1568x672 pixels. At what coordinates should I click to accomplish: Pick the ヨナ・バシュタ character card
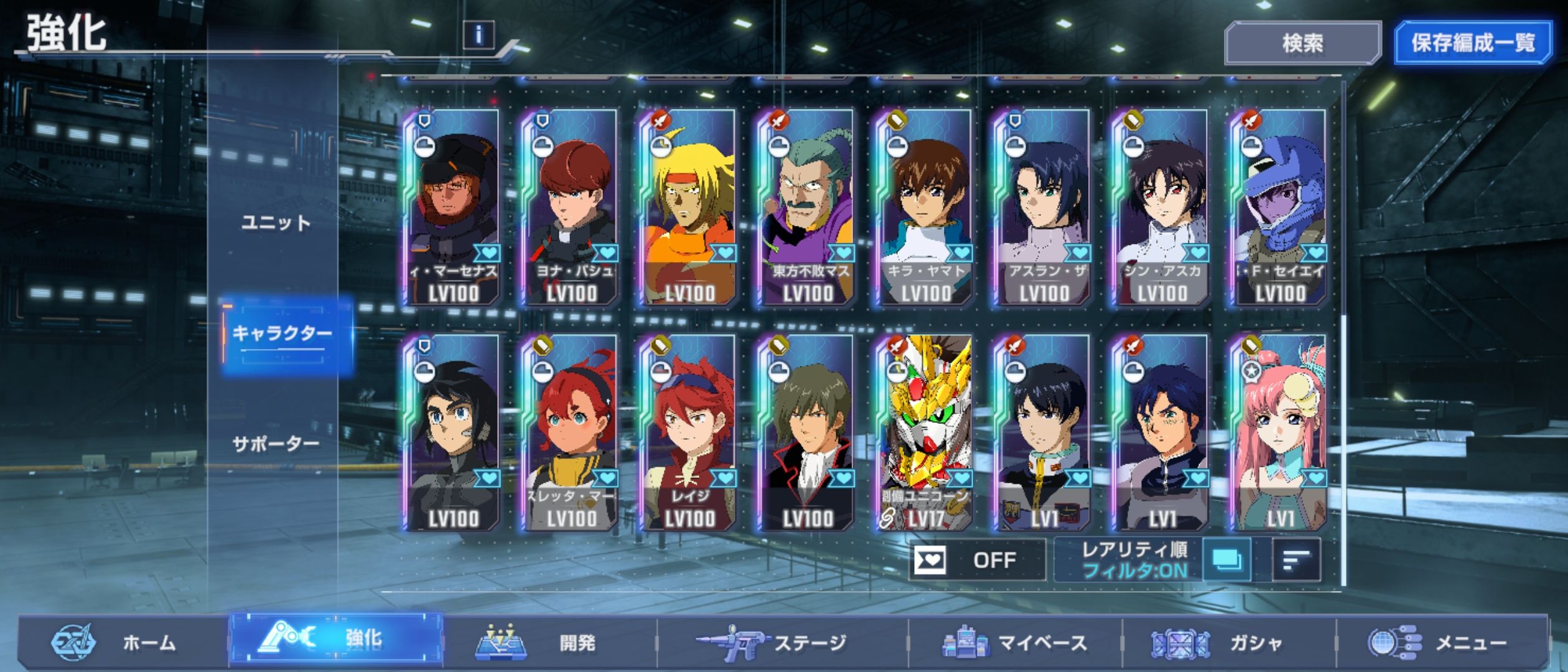(570, 207)
